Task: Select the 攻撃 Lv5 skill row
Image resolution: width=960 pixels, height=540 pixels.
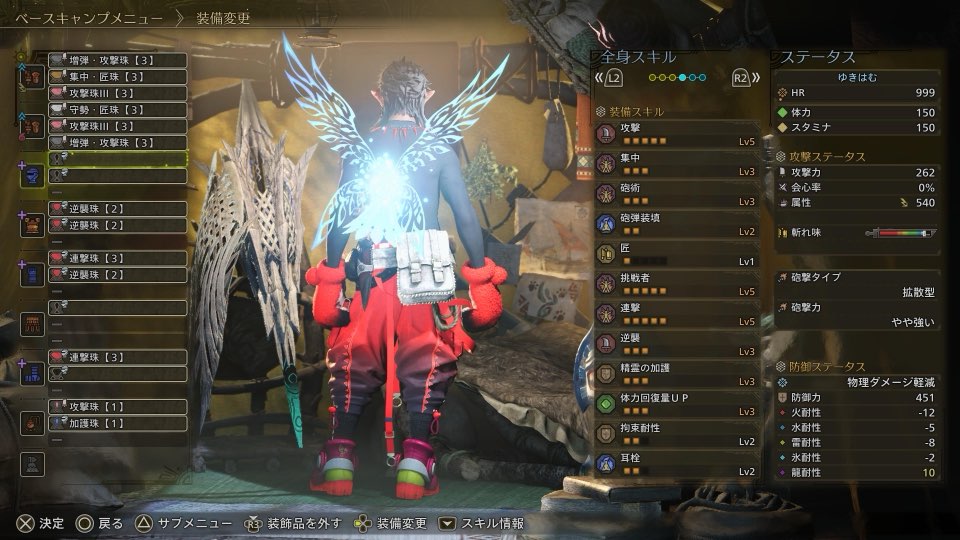Action: click(x=675, y=134)
